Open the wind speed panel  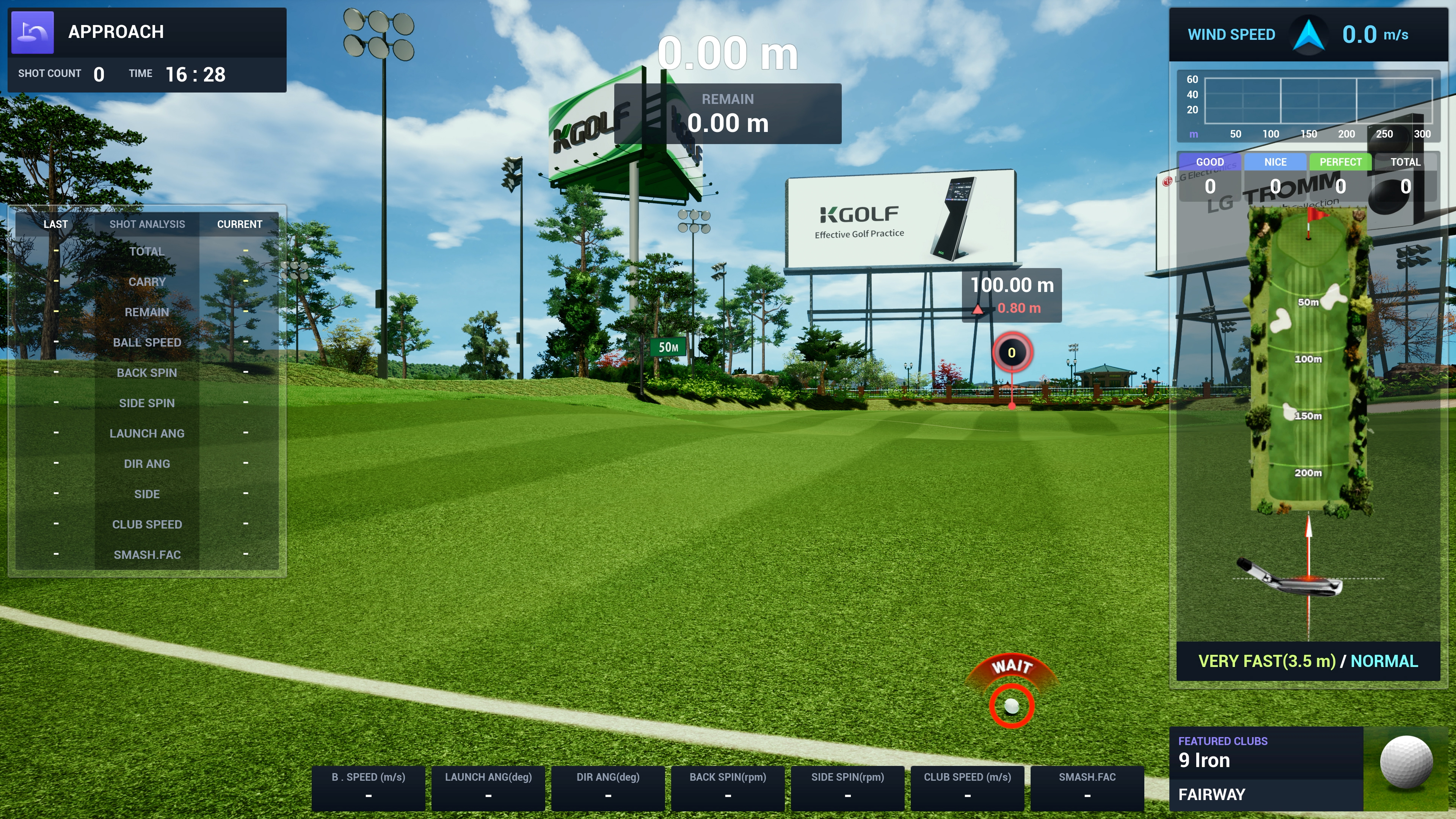coord(1308,35)
